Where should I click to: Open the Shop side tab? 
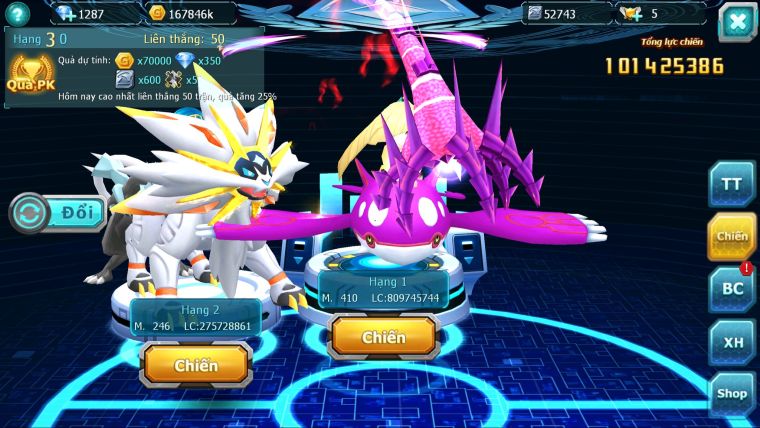tap(732, 394)
